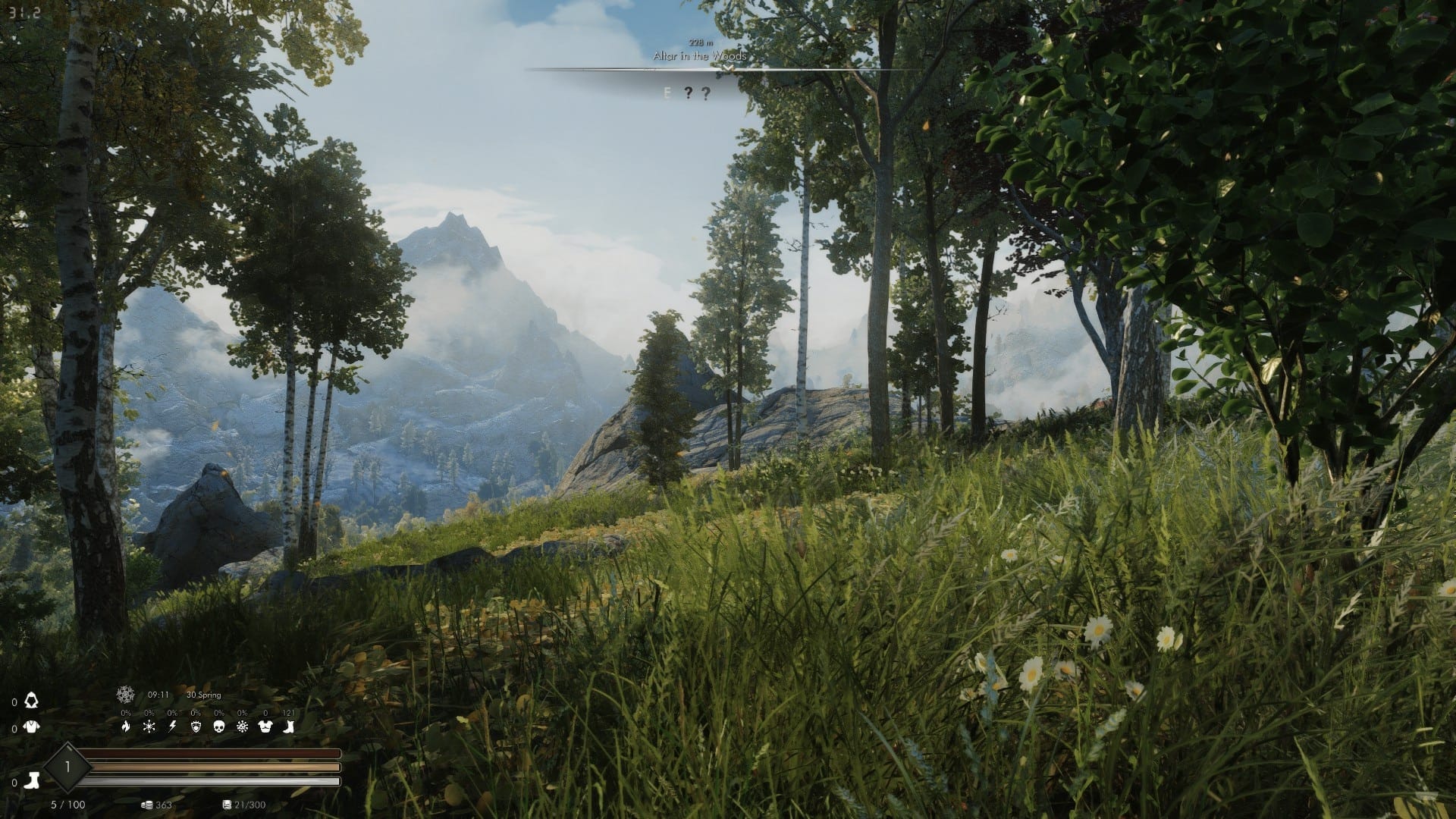Click the boots stat icon in resistances row
This screenshot has width=1456, height=819.
(x=288, y=727)
